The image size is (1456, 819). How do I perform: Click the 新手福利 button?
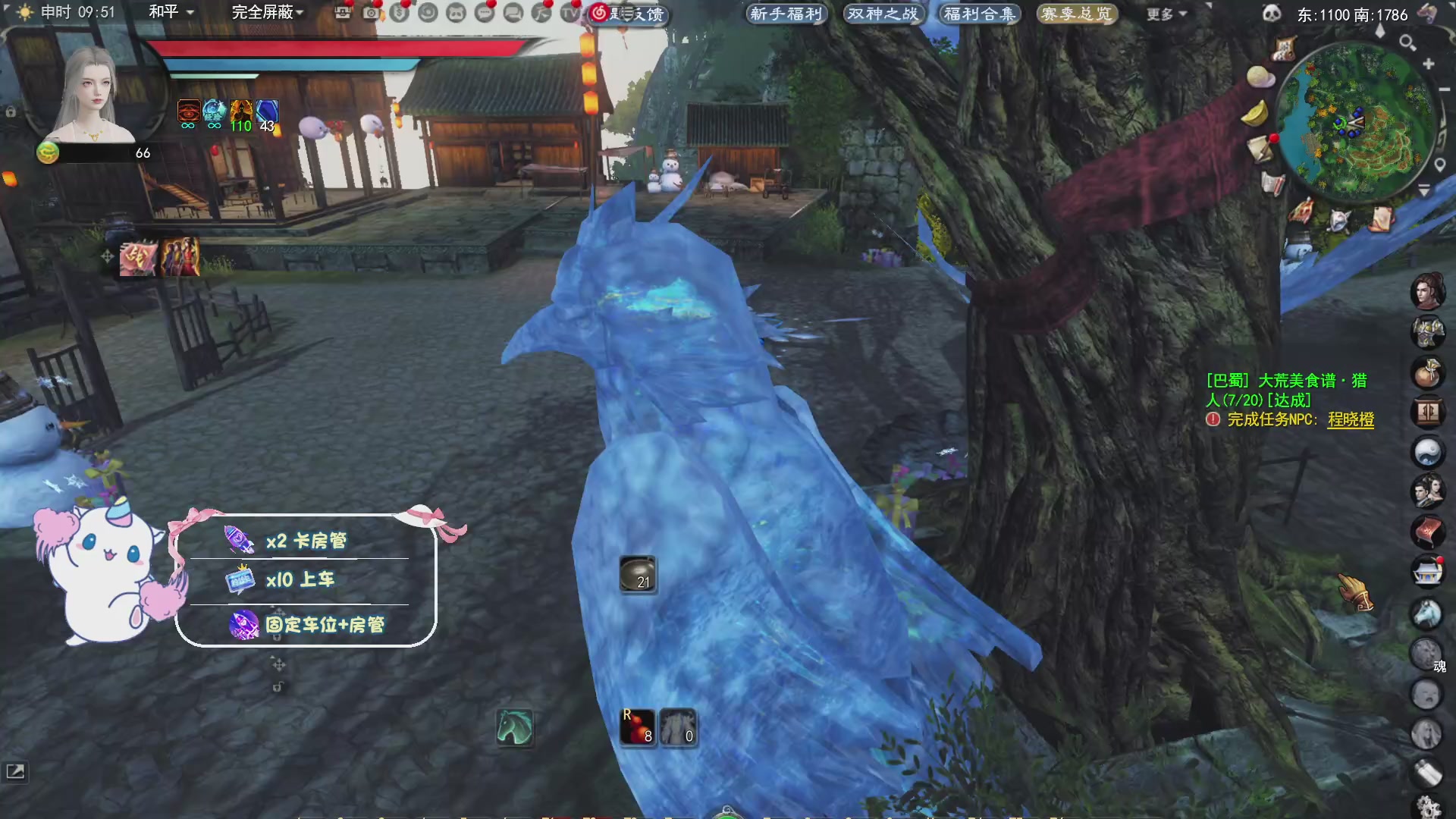click(x=785, y=14)
